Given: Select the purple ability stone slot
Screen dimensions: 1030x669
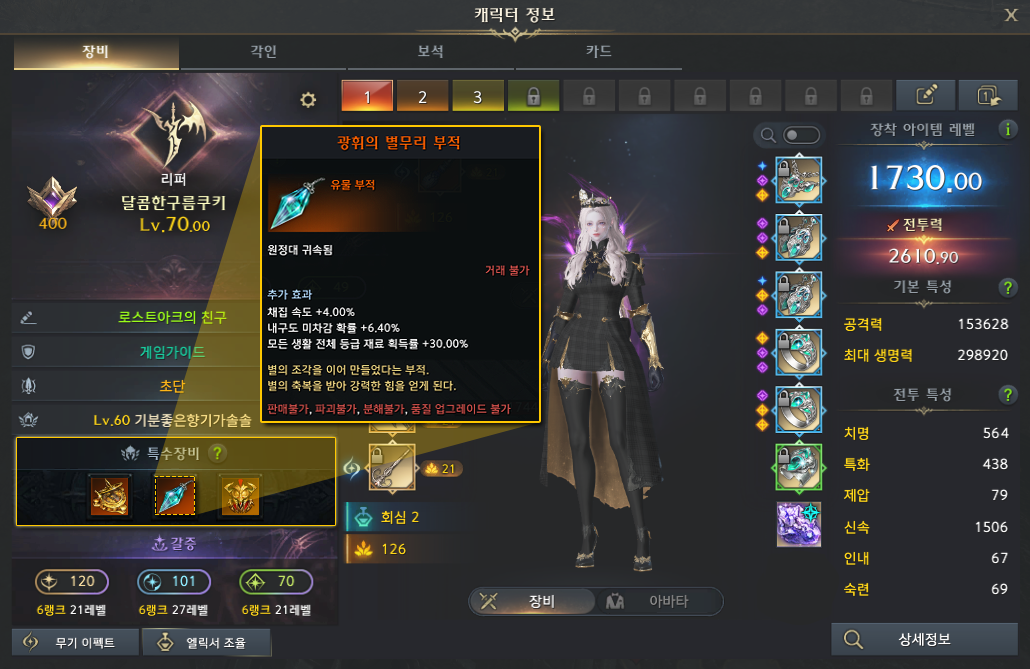Looking at the screenshot, I should point(798,524).
